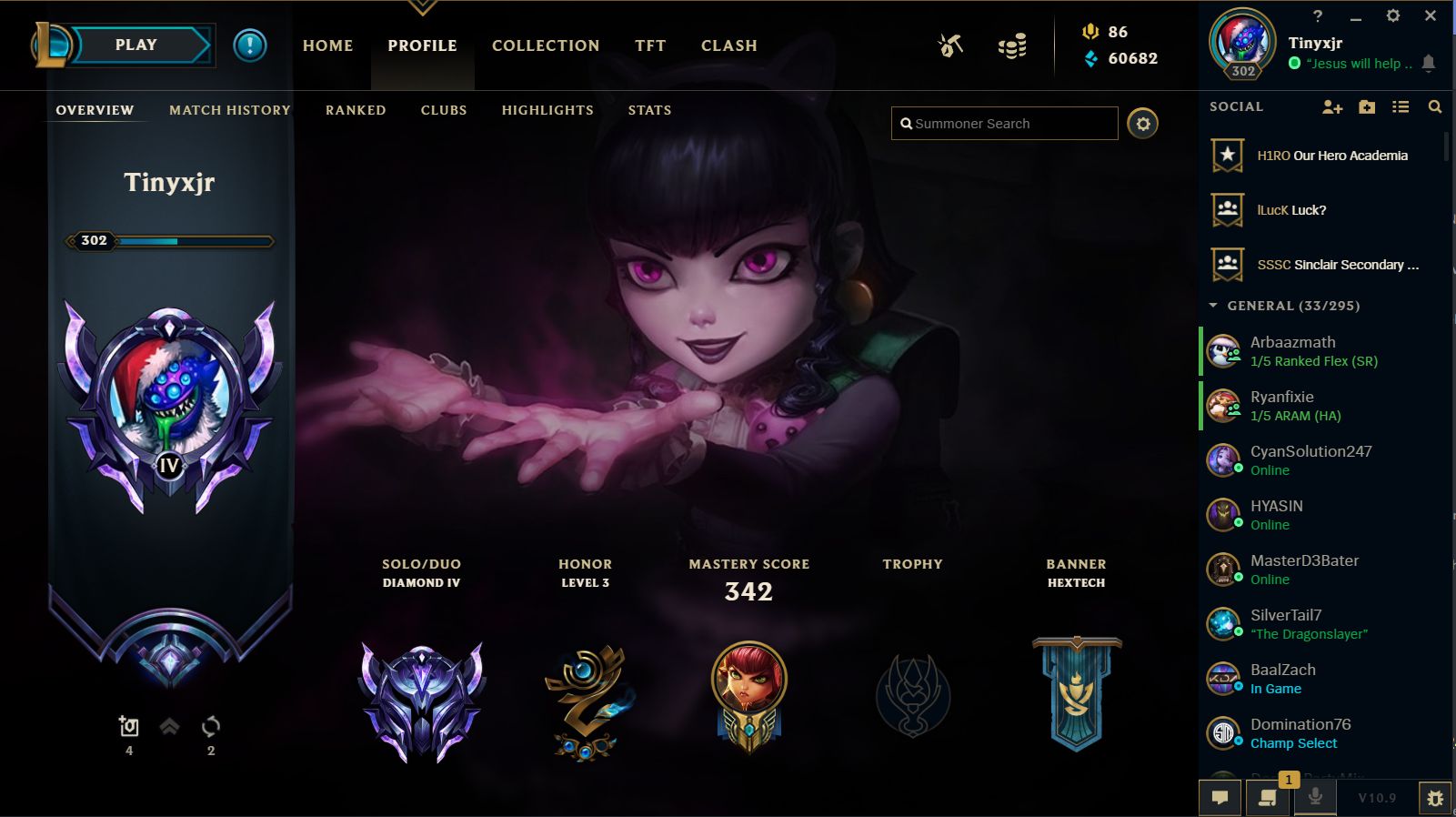Open the TFT menu item

[x=649, y=45]
